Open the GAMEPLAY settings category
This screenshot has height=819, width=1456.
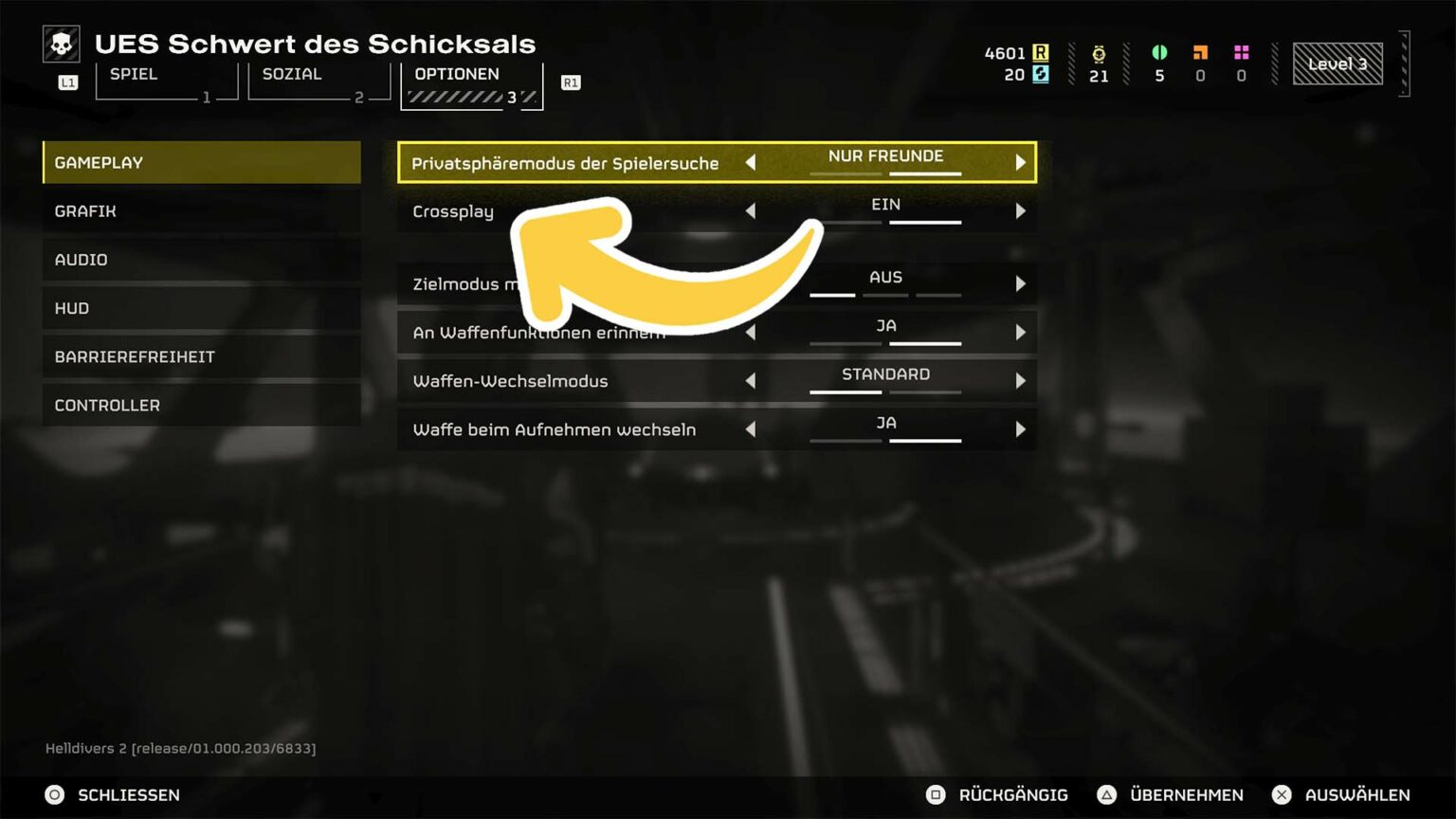click(202, 162)
